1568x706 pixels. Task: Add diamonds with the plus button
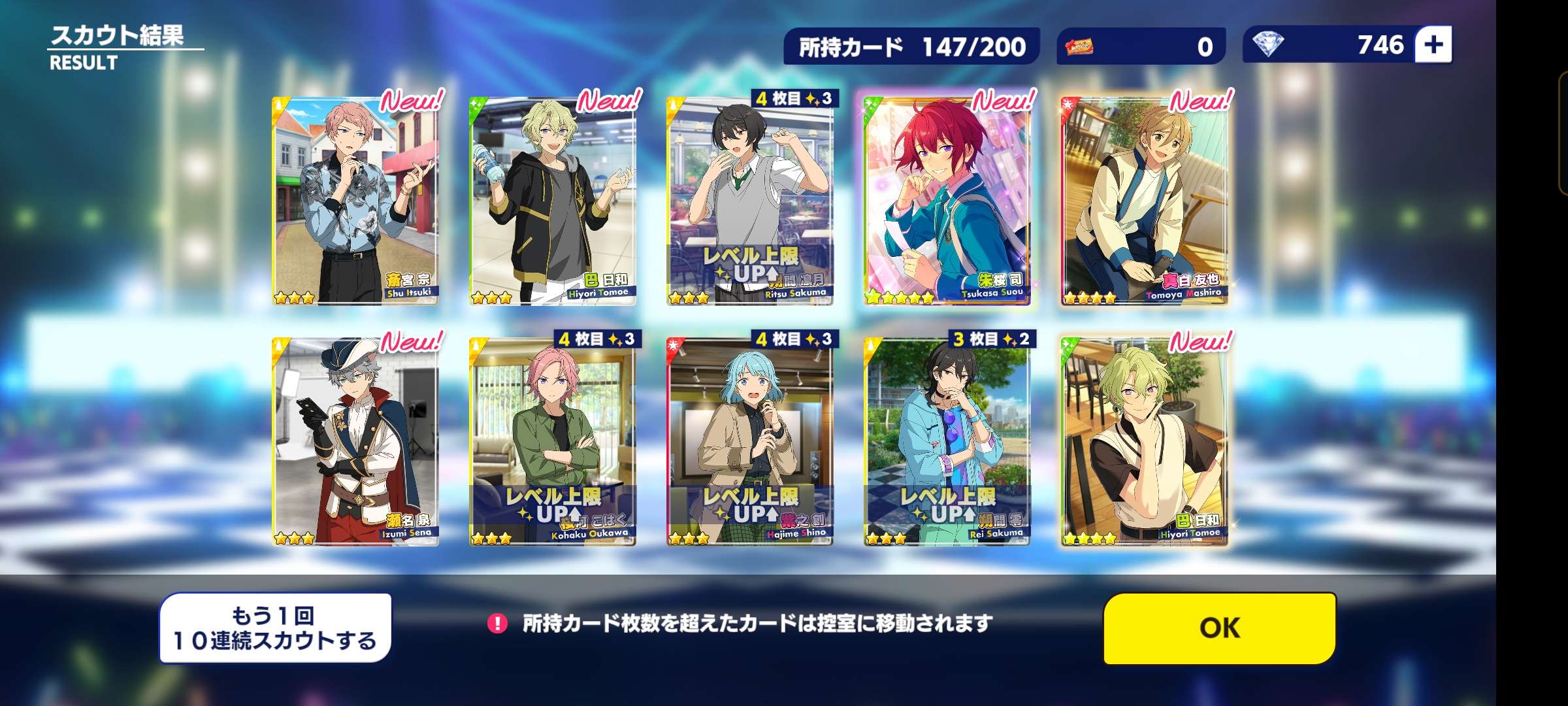click(x=1433, y=45)
